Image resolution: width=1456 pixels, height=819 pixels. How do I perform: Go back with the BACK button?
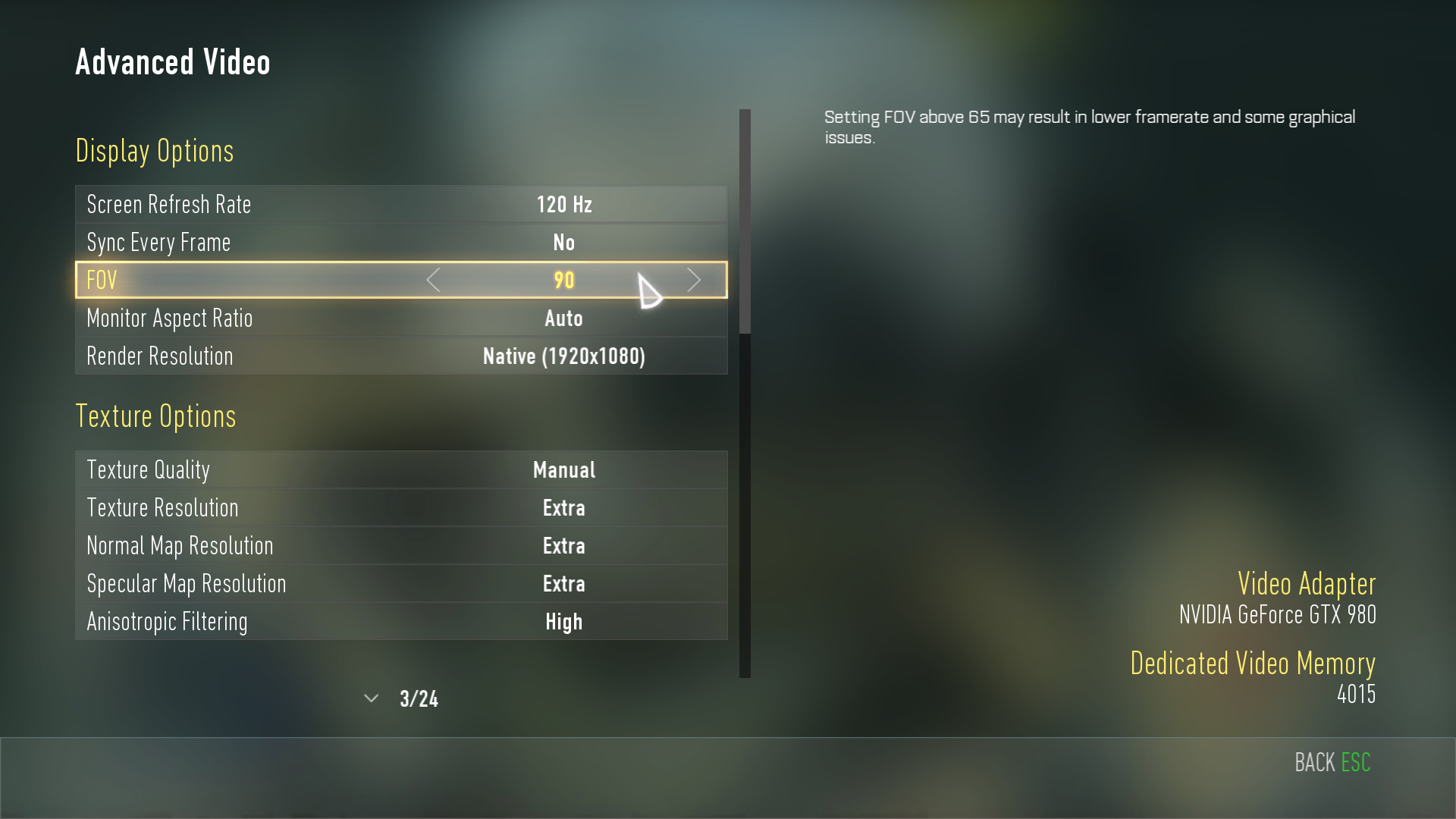coord(1332,762)
